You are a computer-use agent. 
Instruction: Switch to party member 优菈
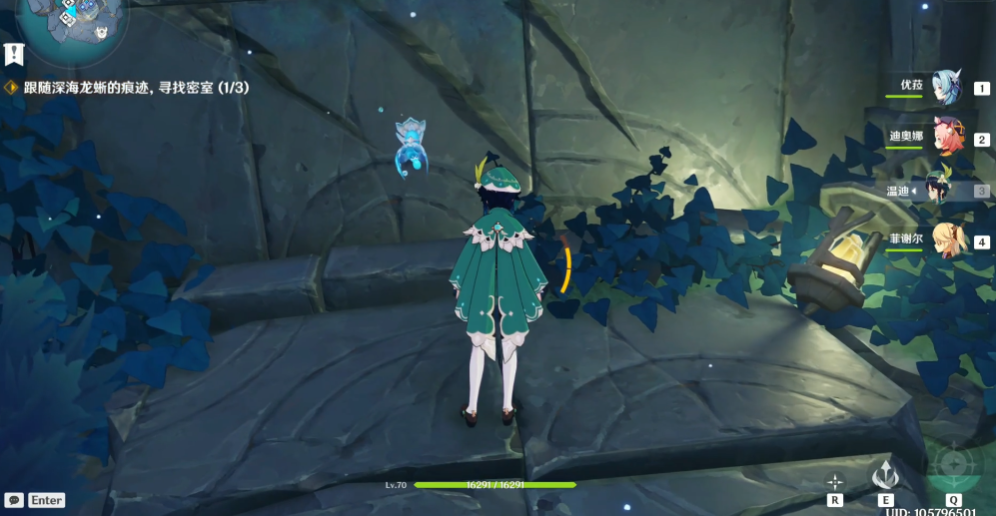coord(945,87)
